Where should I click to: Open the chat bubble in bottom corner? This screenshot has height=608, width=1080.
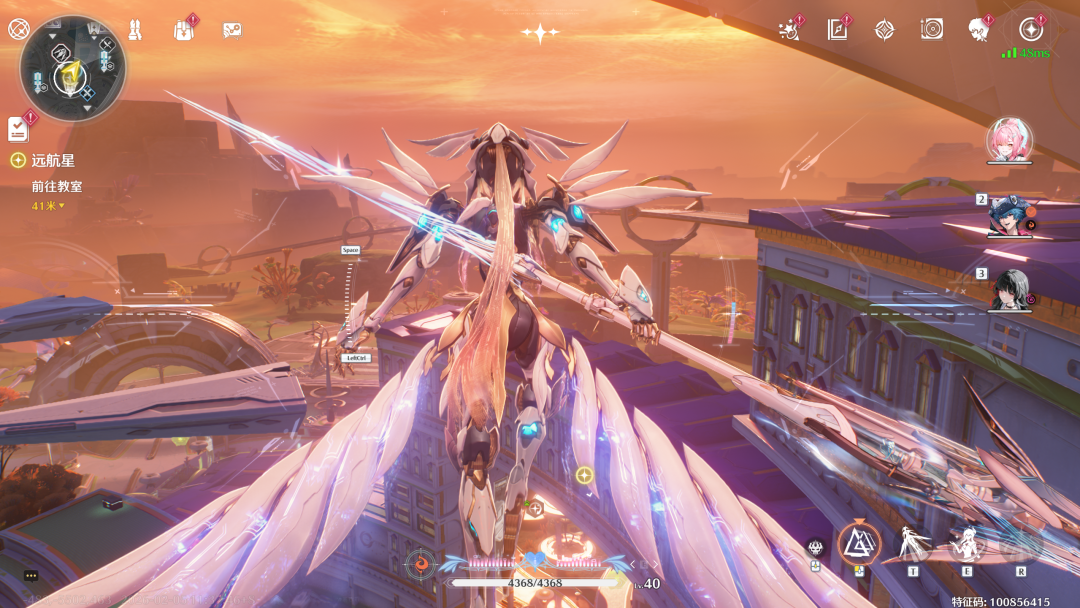coord(31,576)
